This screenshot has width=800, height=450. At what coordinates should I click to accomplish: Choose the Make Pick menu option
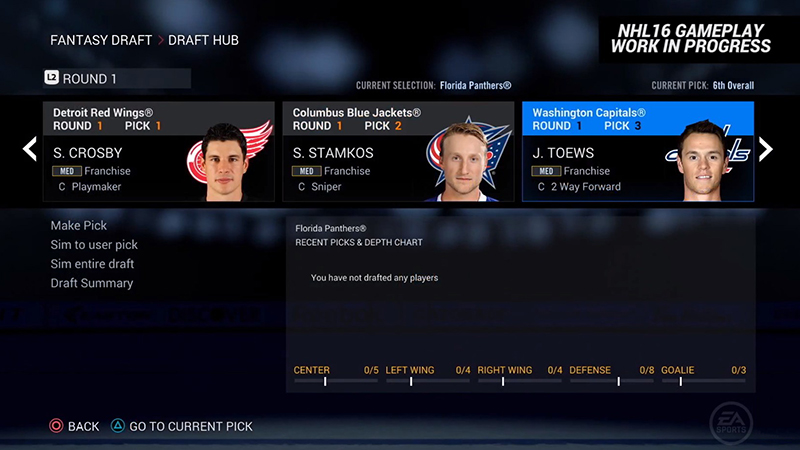pyautogui.click(x=79, y=226)
